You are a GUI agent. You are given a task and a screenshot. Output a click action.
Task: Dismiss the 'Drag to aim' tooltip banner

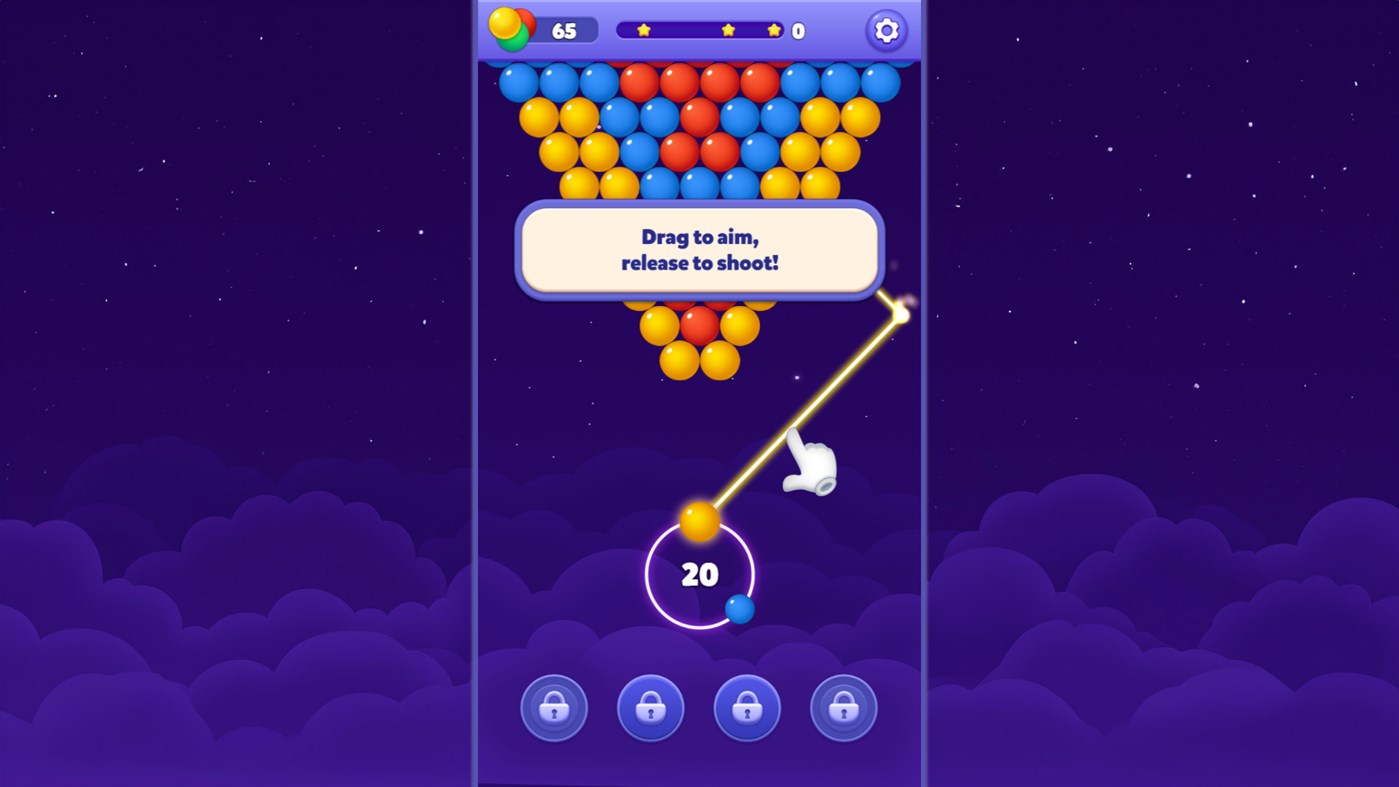(700, 250)
